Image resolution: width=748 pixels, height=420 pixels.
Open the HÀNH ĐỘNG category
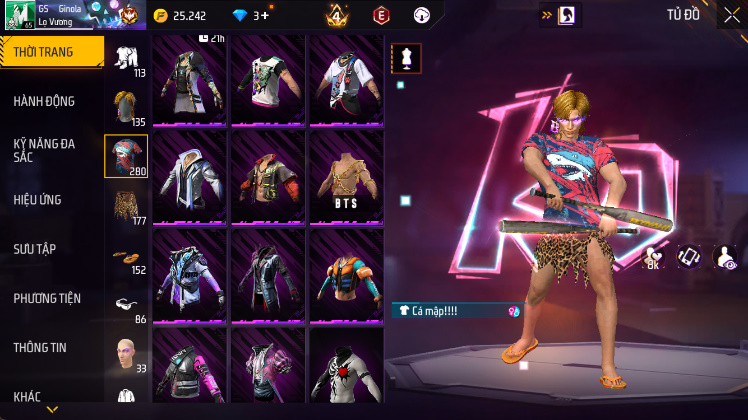pyautogui.click(x=44, y=101)
